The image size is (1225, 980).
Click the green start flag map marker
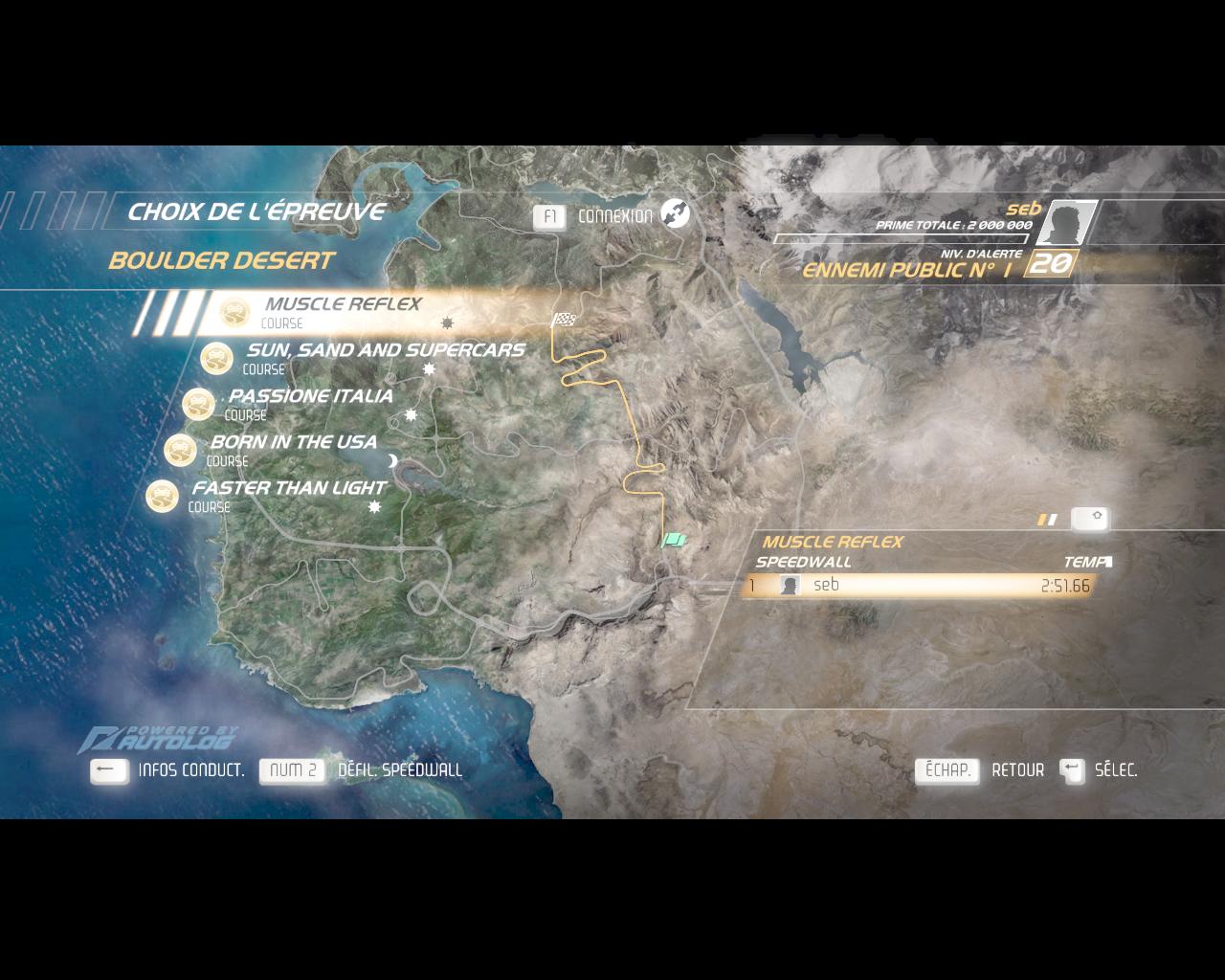click(x=675, y=541)
